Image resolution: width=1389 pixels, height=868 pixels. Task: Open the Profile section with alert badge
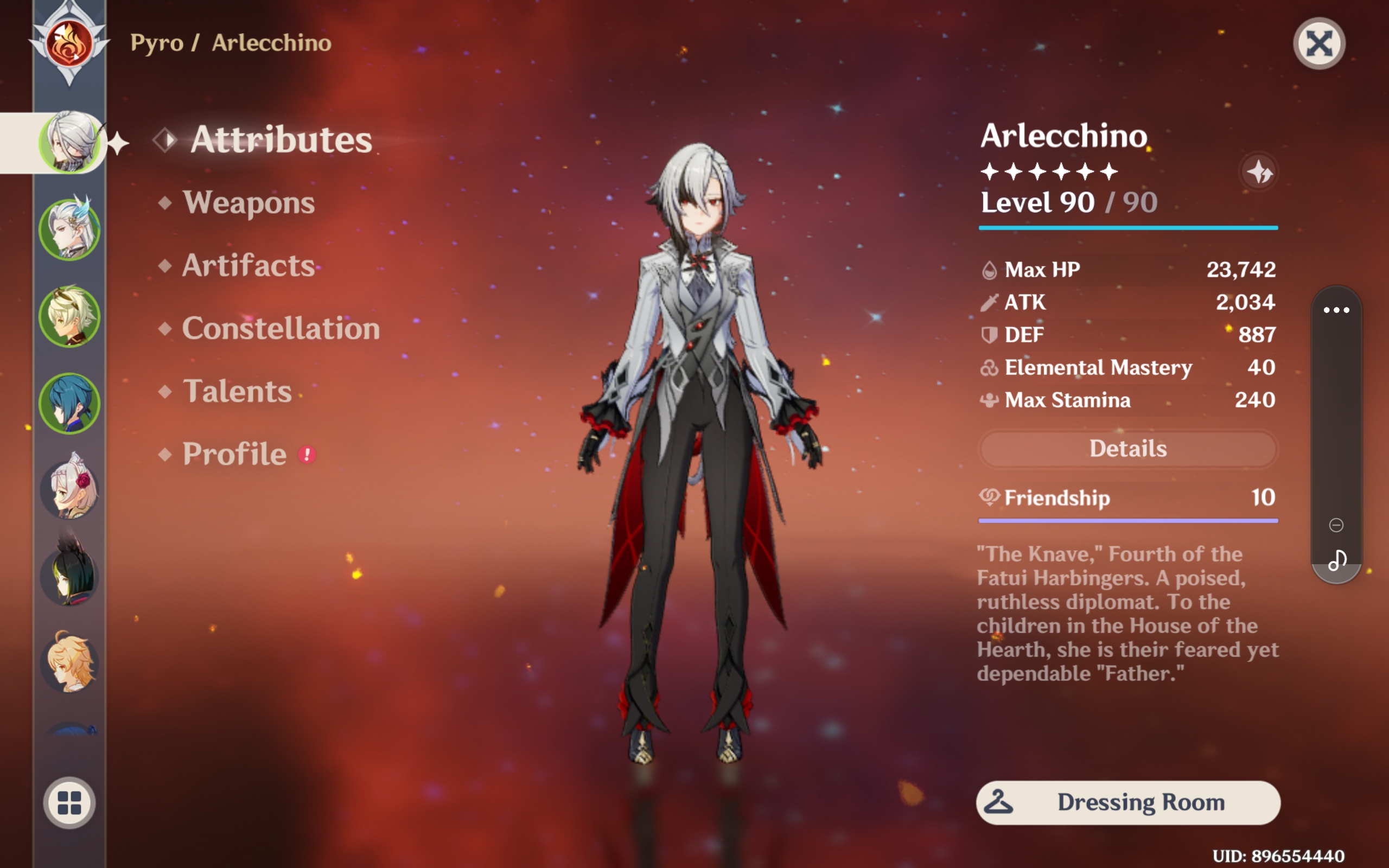coord(237,454)
